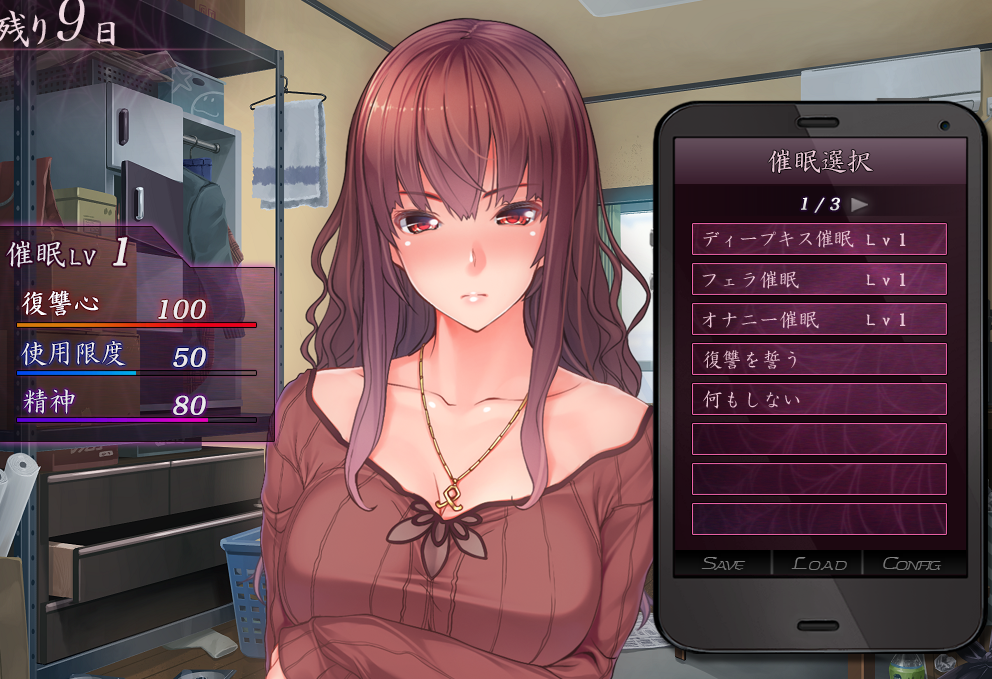
Task: Open the Load menu
Action: [818, 564]
